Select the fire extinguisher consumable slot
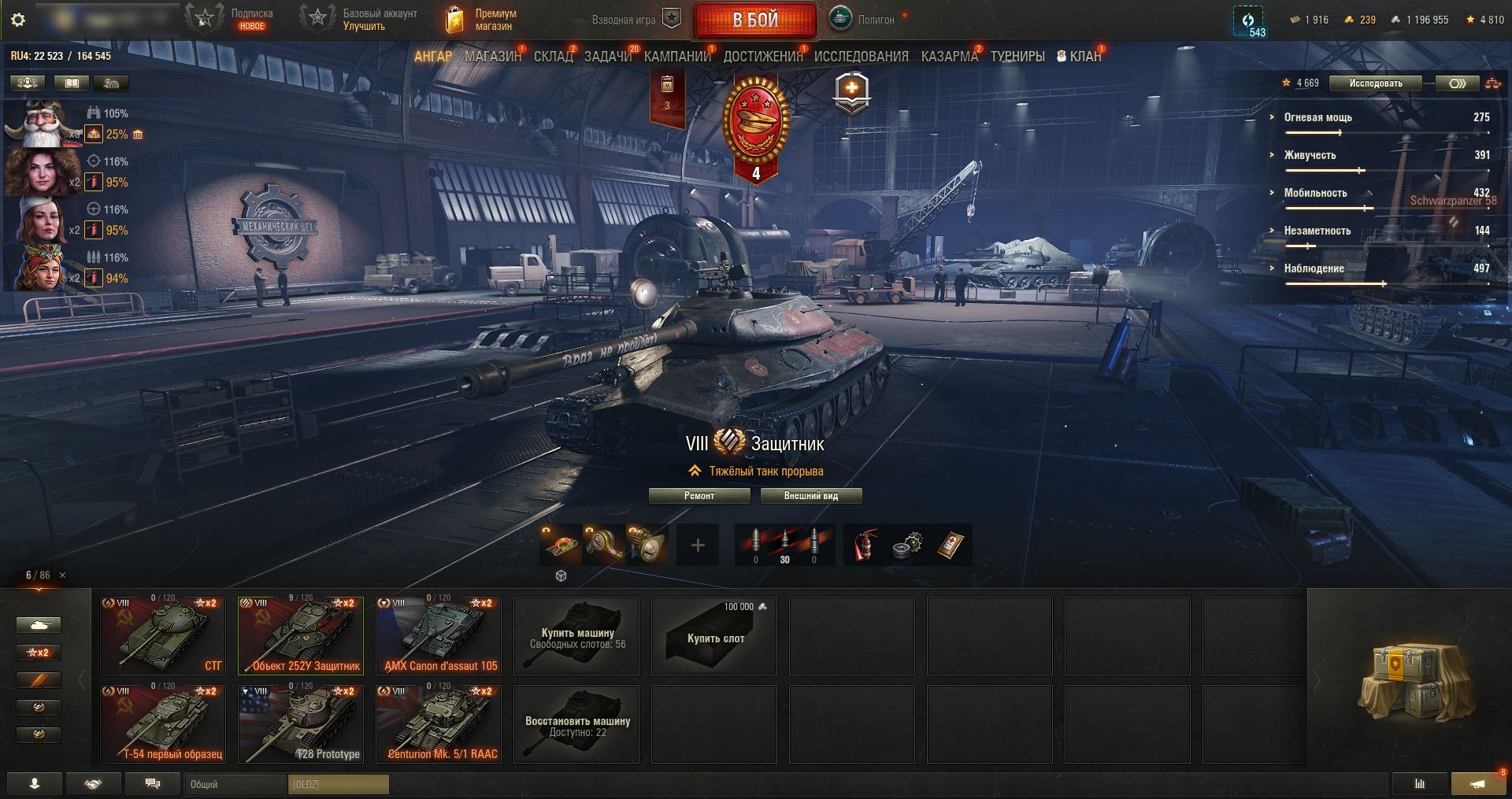The image size is (1512, 799). (x=865, y=545)
